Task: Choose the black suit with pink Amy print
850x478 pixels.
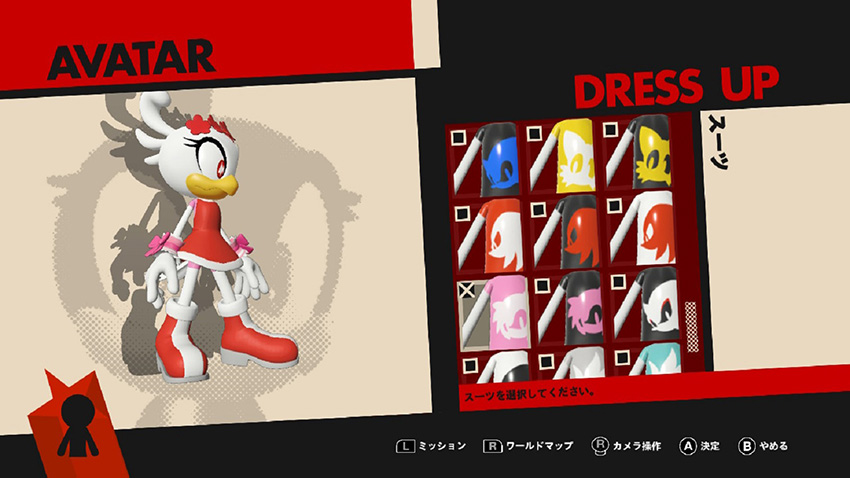Action: point(570,310)
